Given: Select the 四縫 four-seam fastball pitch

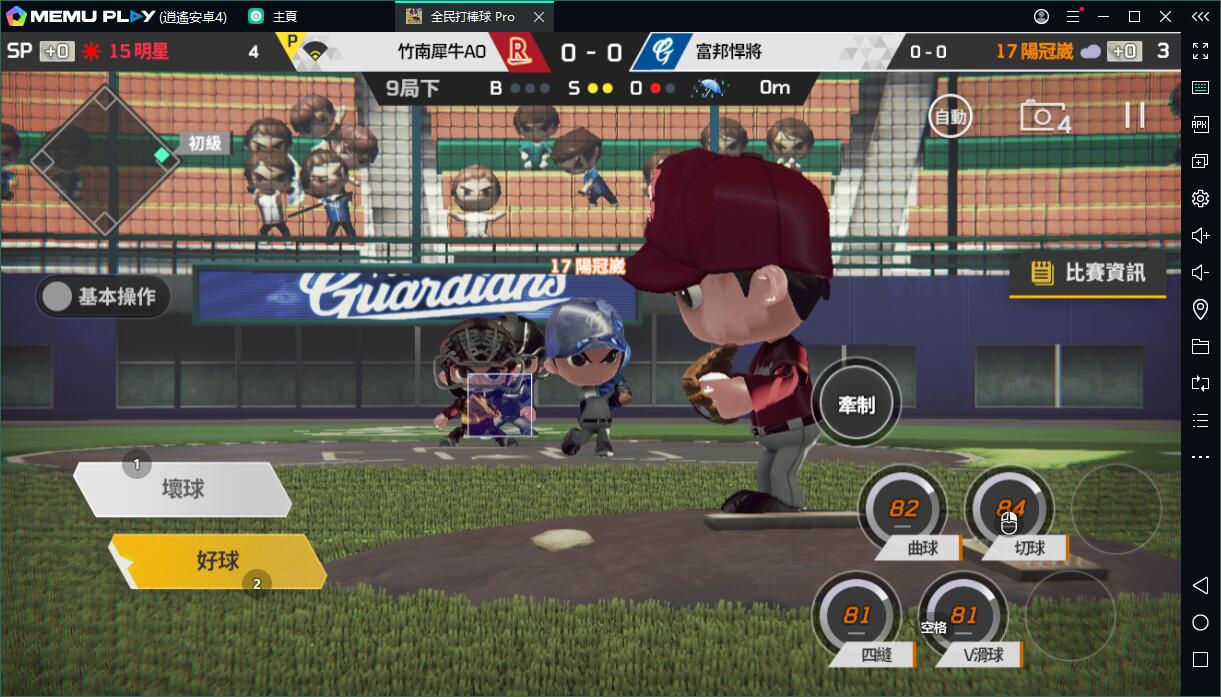Looking at the screenshot, I should (x=857, y=617).
